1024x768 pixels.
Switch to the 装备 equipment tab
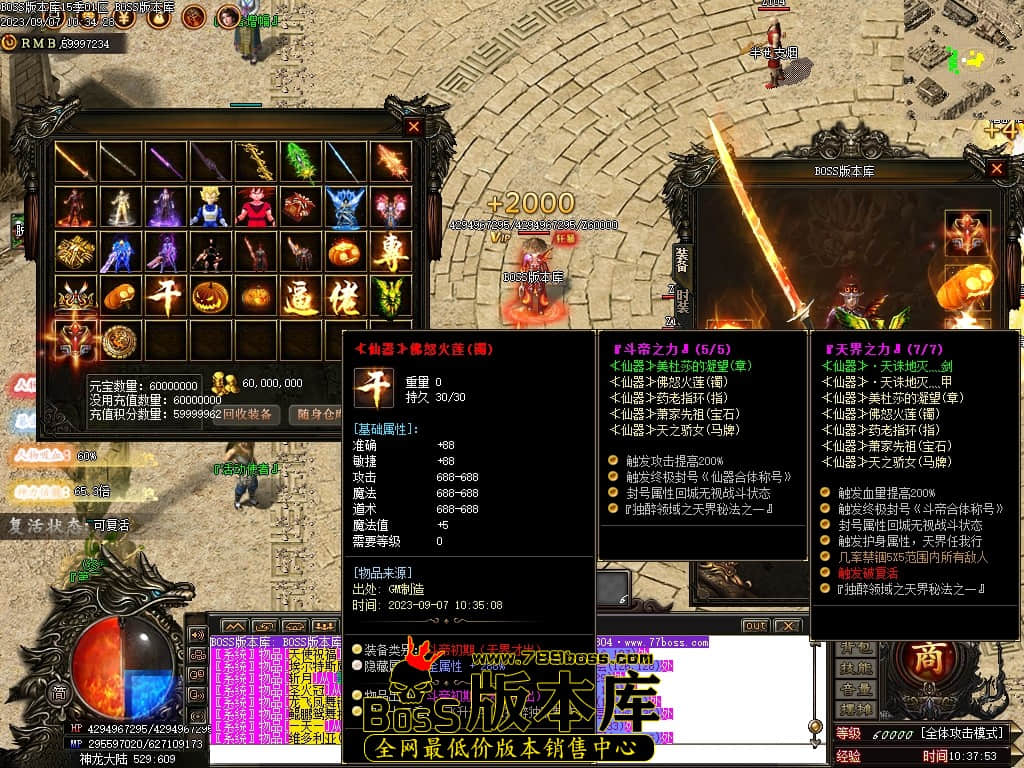(681, 259)
